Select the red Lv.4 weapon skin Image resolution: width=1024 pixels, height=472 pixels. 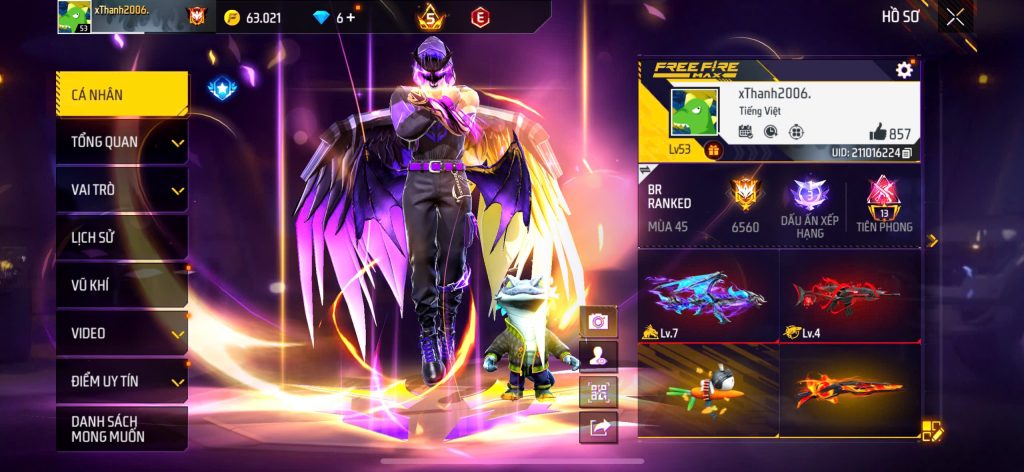click(849, 295)
